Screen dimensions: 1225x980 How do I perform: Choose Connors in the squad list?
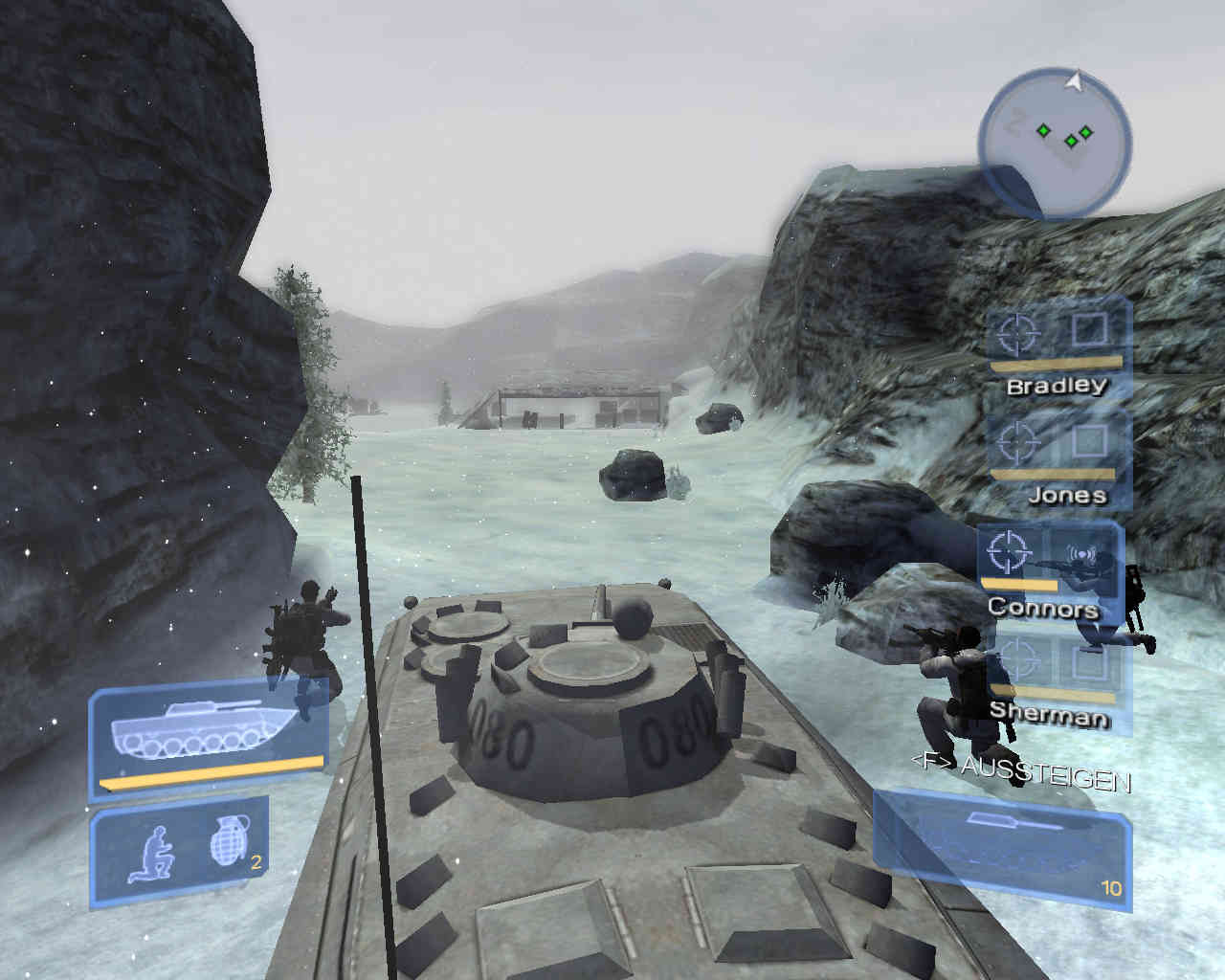coord(1049,569)
